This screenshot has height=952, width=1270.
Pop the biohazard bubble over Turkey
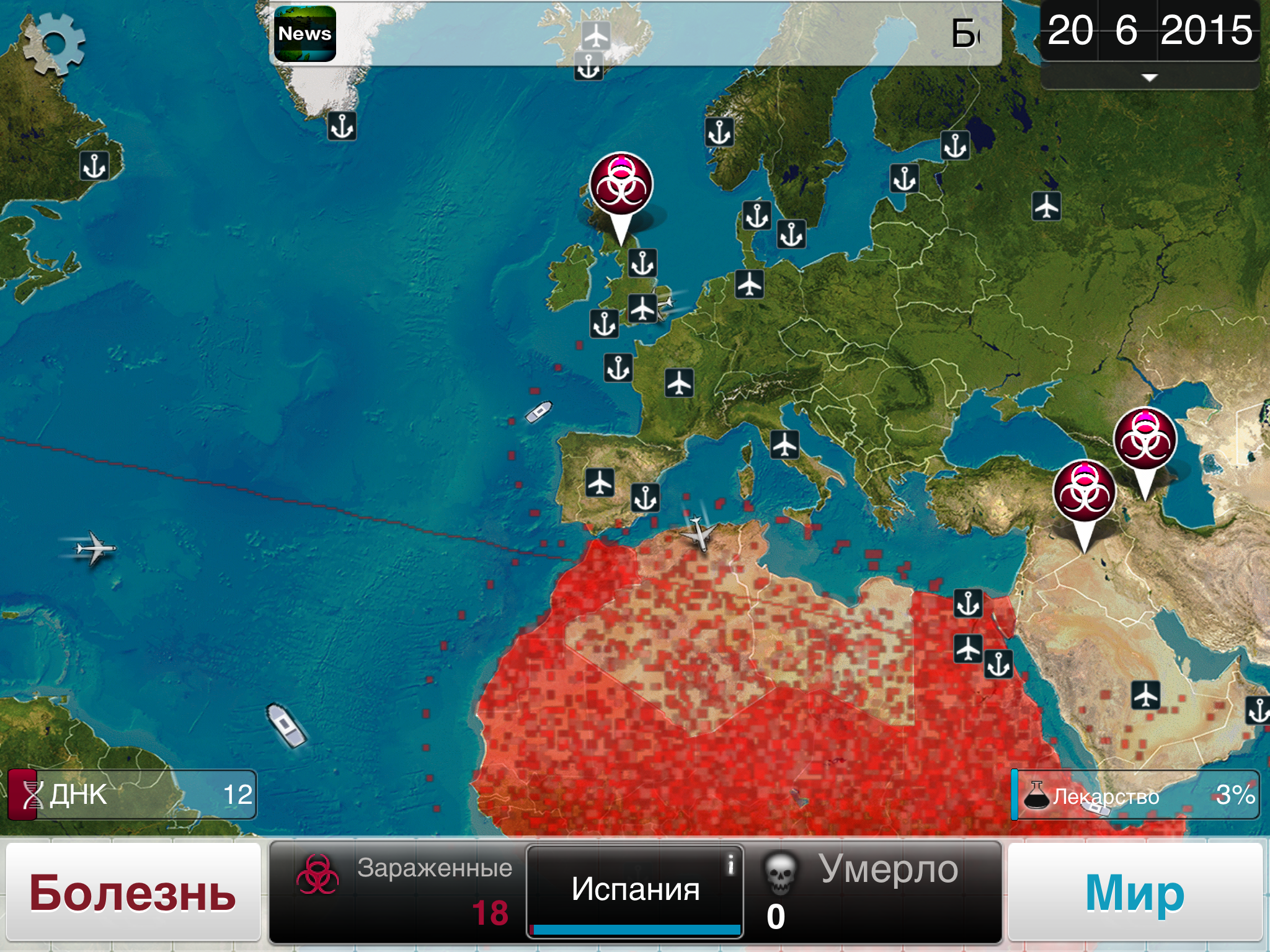(1084, 493)
